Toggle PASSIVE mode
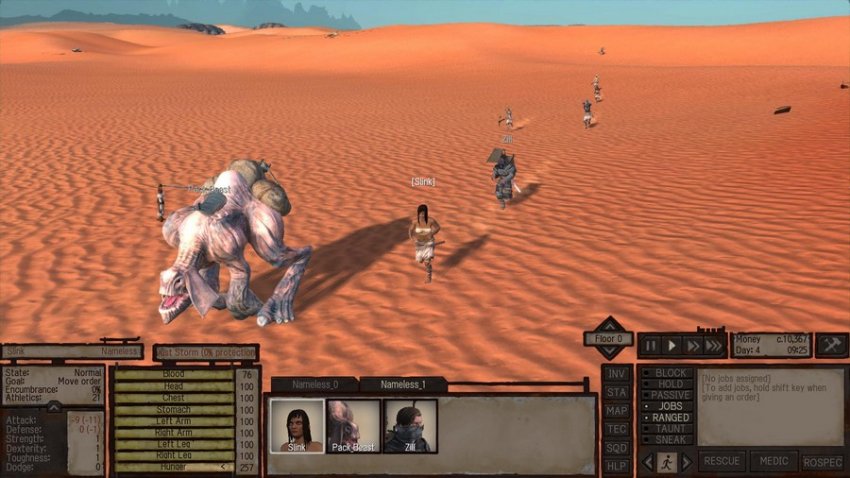The width and height of the screenshot is (850, 478). [x=666, y=395]
